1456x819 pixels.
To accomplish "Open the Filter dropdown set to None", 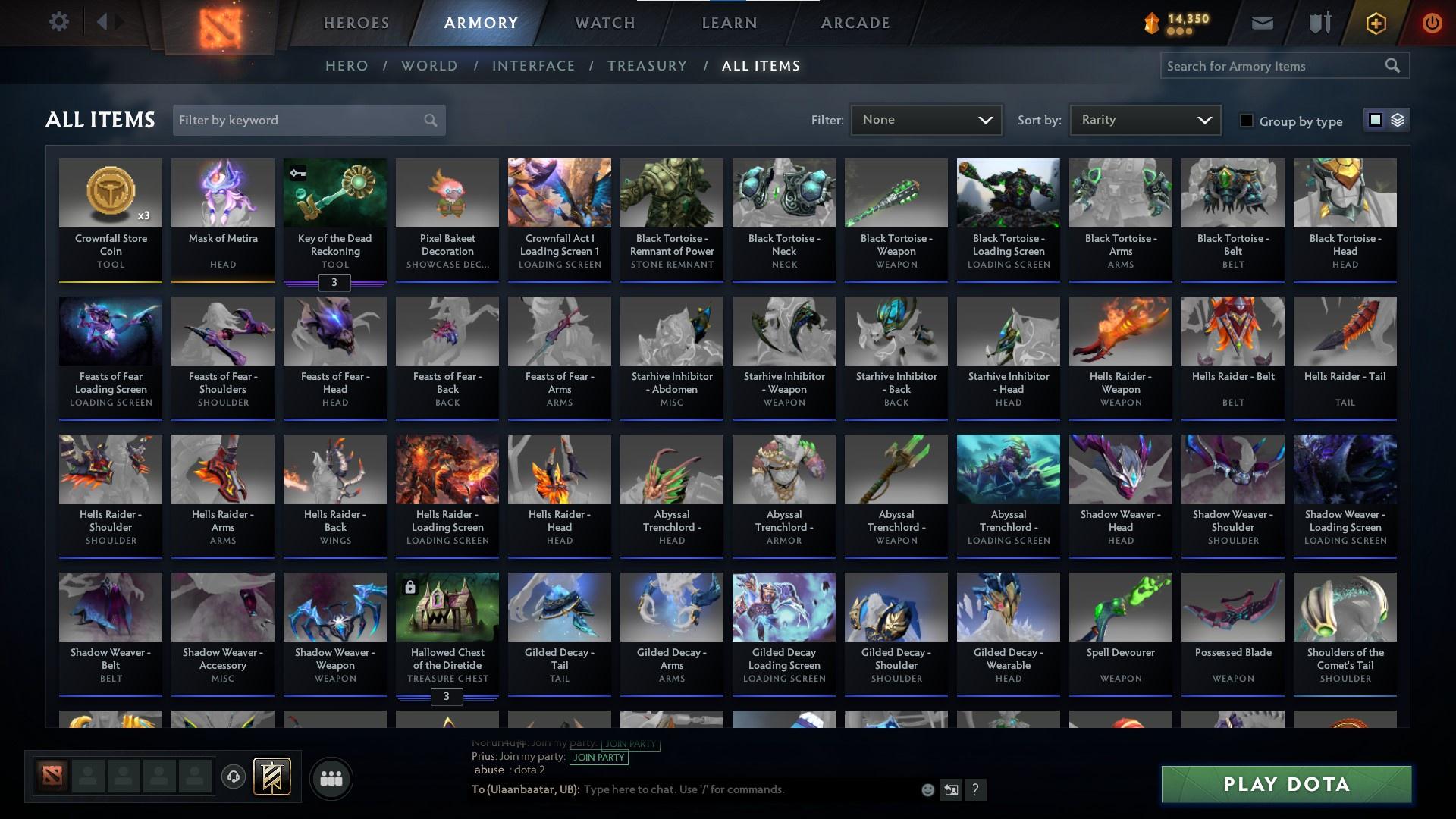I will coord(926,119).
